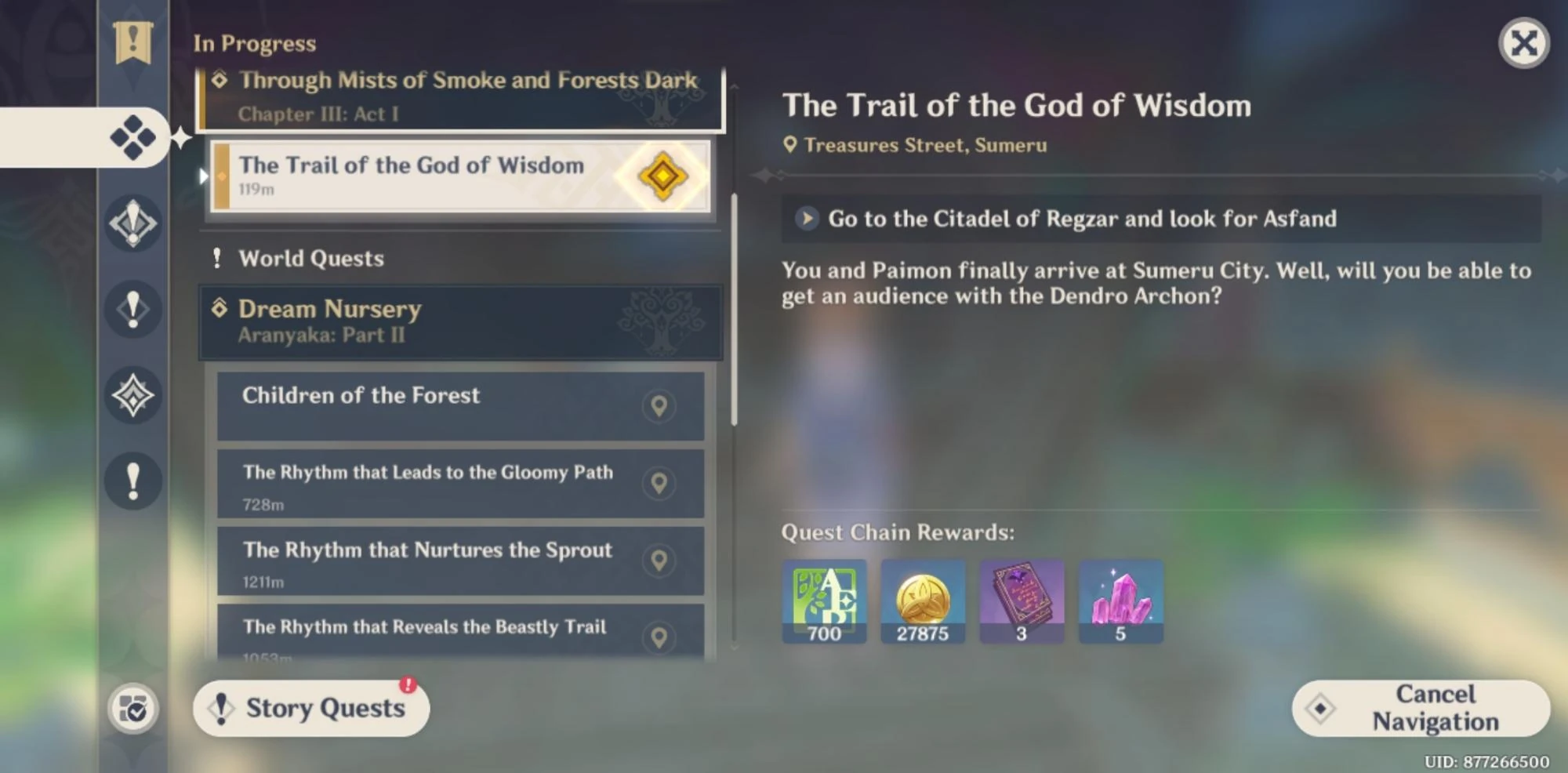This screenshot has height=773, width=1568.
Task: Select the Archon Quests diamond exclamation icon
Action: [133, 225]
